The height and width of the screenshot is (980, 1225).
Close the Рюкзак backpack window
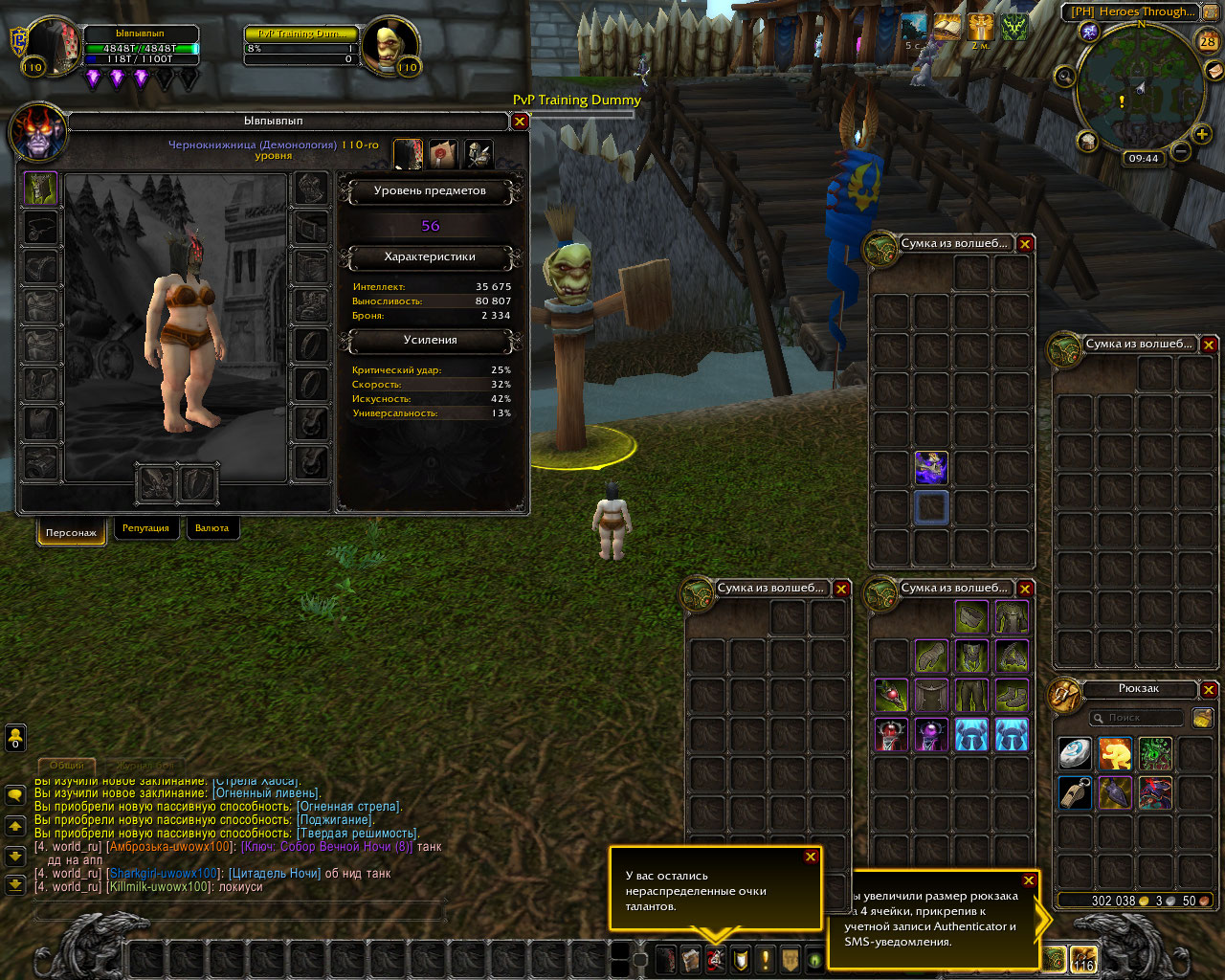point(1209,689)
